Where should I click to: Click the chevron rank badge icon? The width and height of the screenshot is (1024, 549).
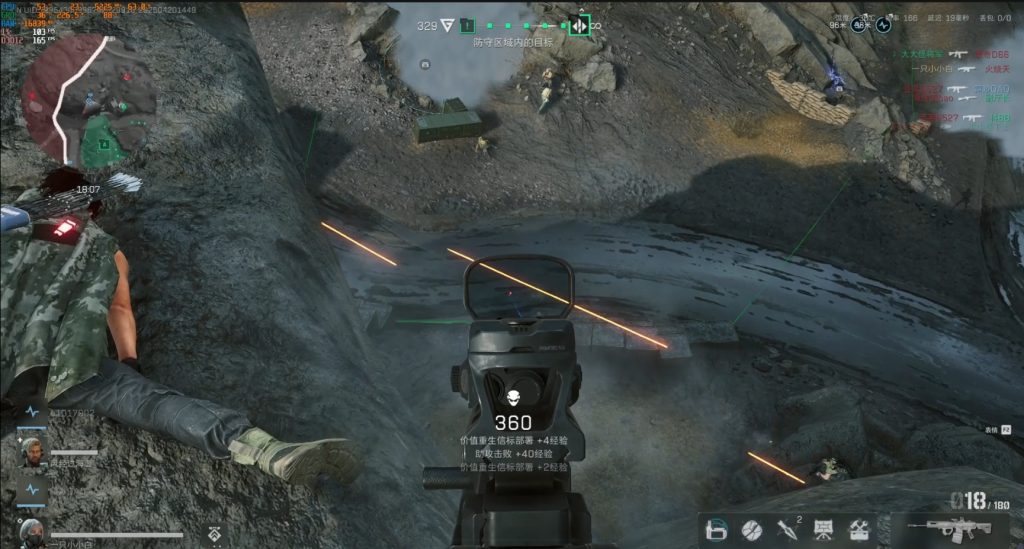(x=212, y=533)
